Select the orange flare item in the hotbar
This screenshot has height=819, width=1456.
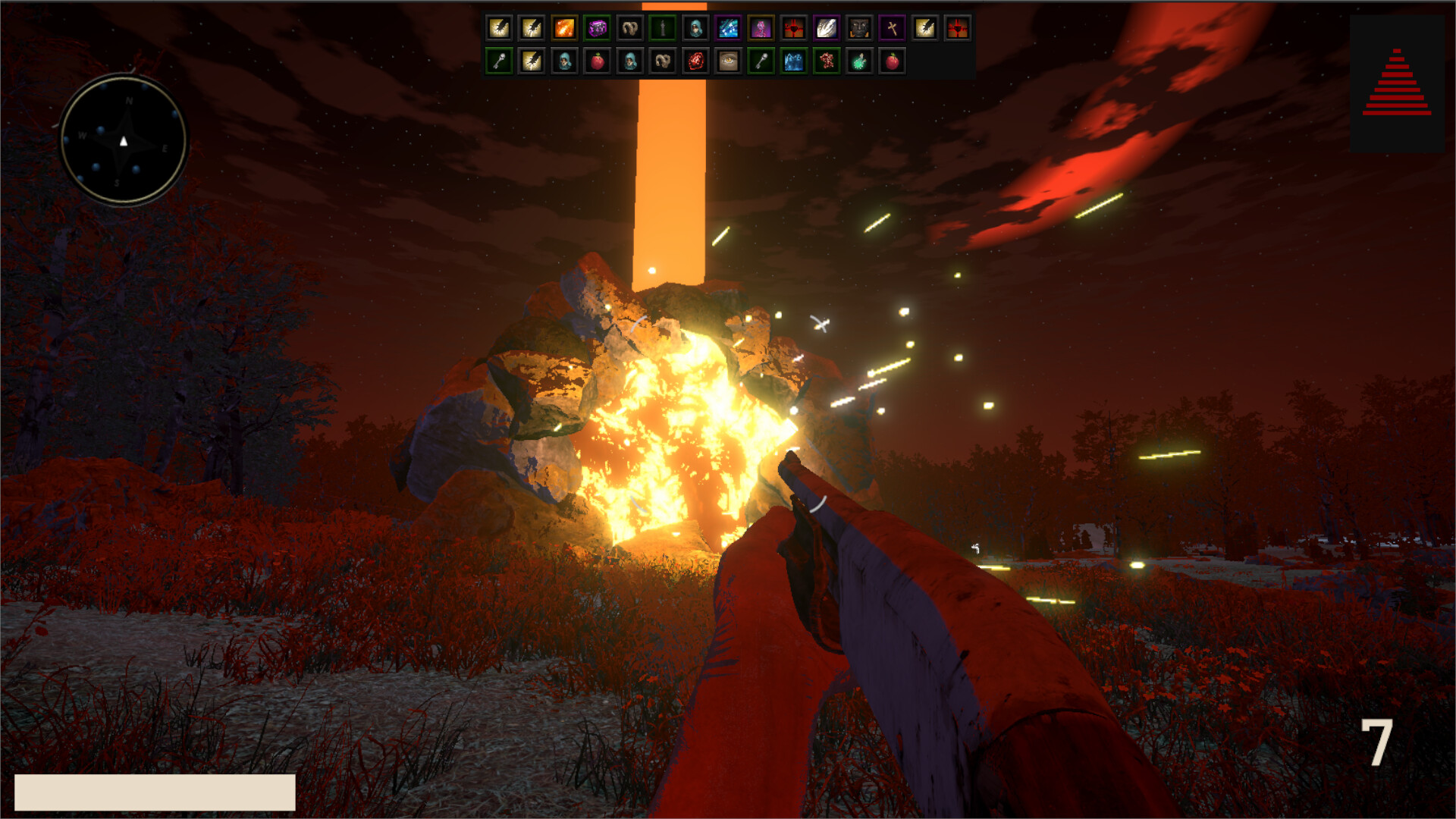click(x=563, y=29)
